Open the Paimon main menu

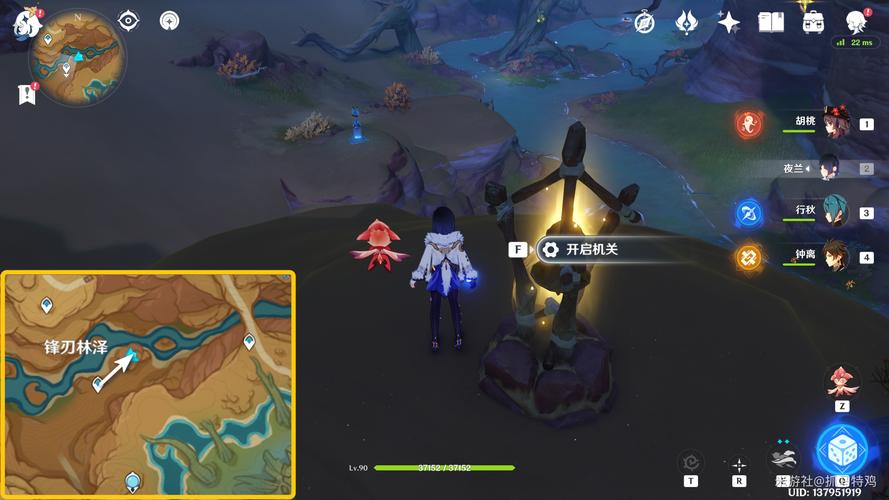[x=25, y=24]
